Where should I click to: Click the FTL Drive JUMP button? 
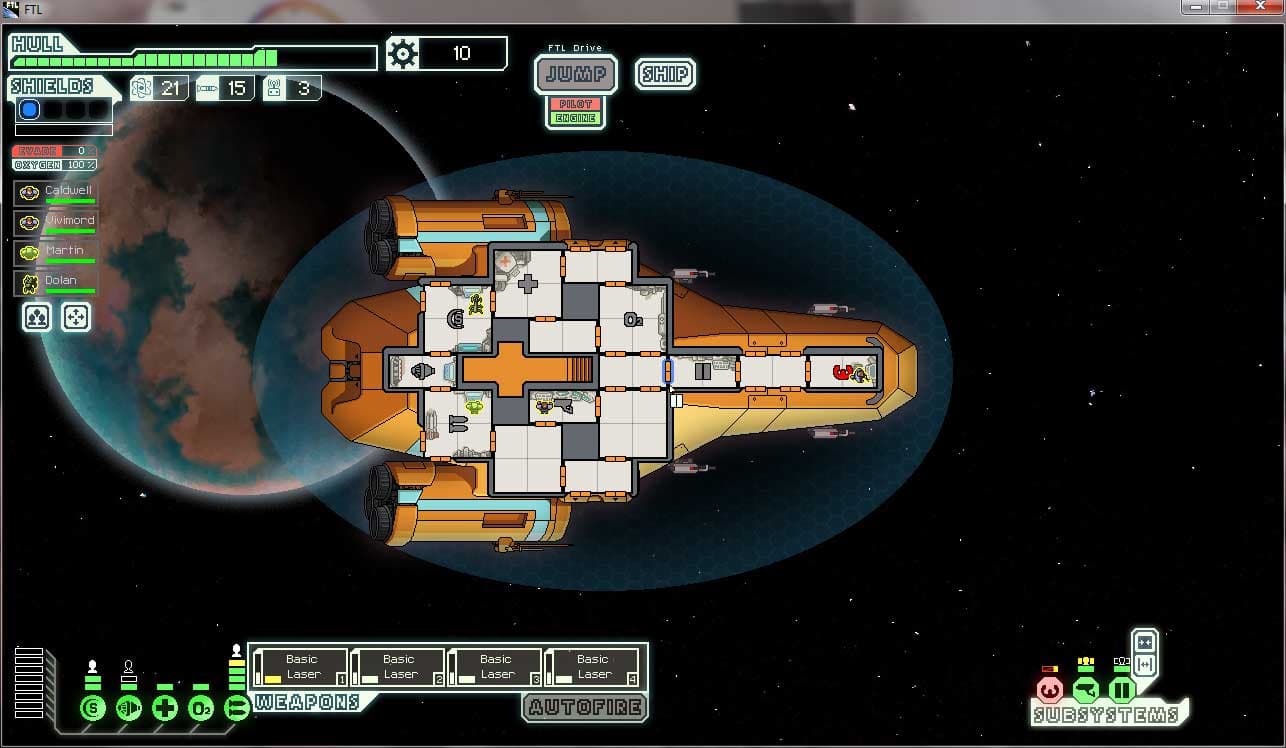575,74
